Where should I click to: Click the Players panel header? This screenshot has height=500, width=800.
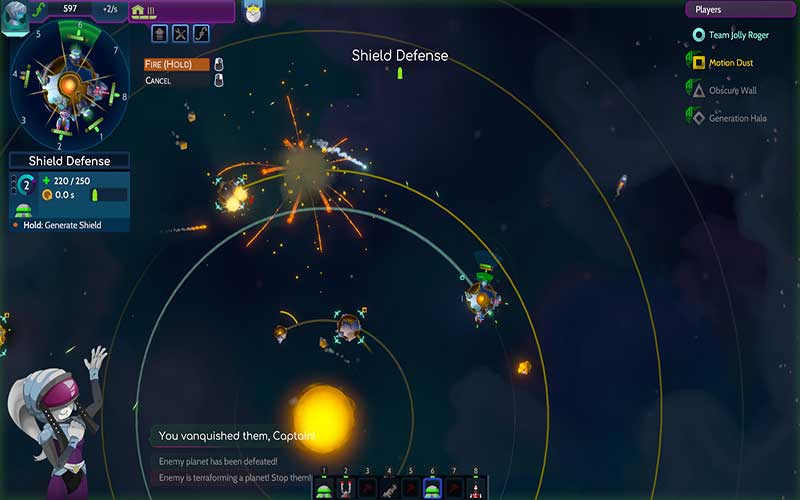740,10
